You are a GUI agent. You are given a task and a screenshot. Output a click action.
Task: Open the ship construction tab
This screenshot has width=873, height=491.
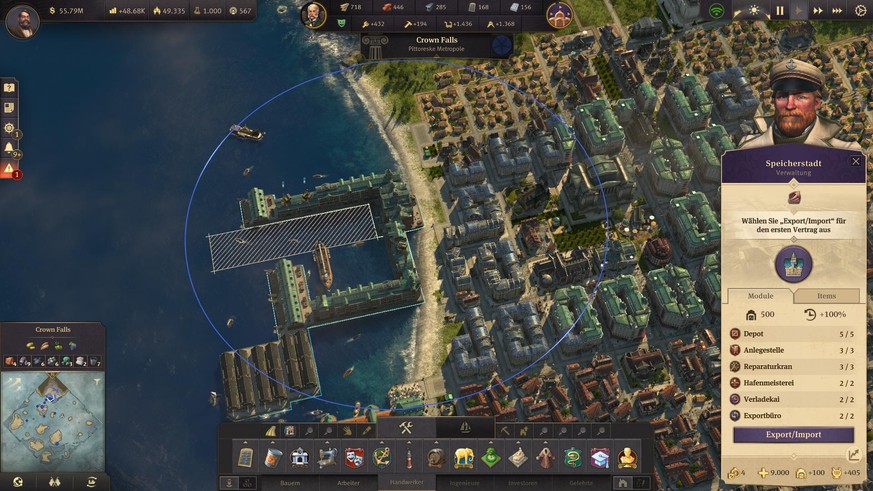(464, 428)
